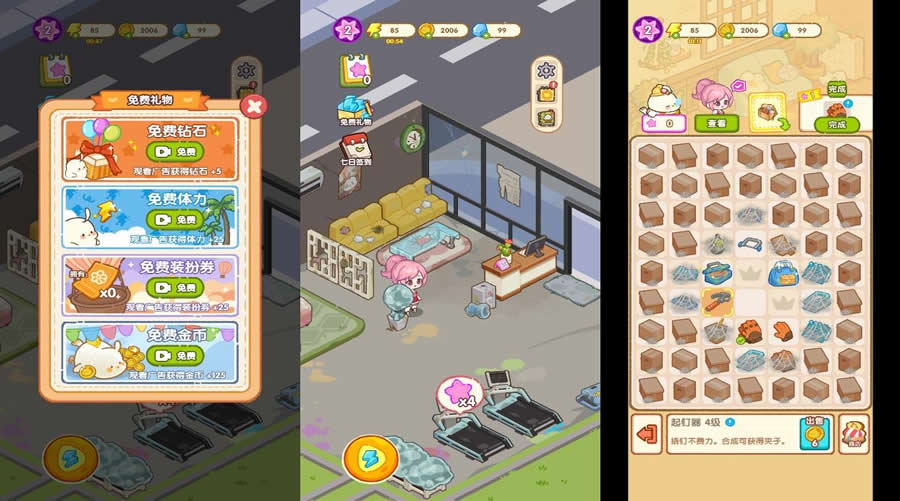
Task: Complete the order with green button
Action: click(836, 124)
